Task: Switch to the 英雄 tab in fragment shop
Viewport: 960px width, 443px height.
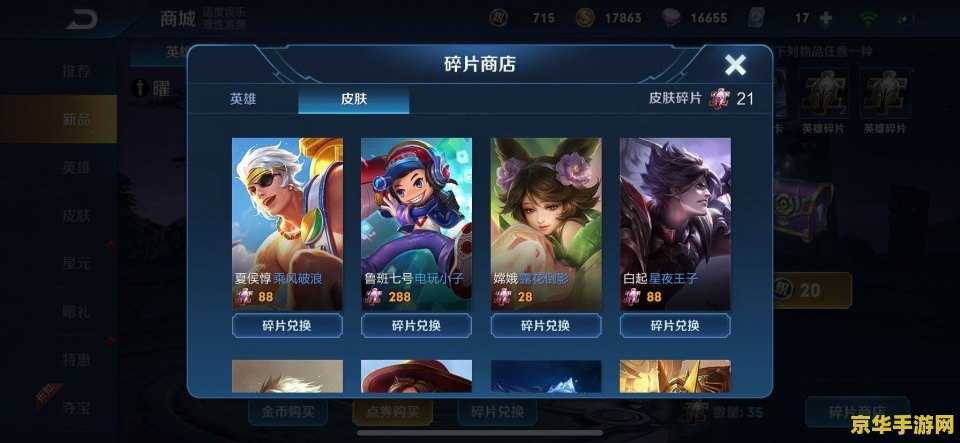Action: 243,99
